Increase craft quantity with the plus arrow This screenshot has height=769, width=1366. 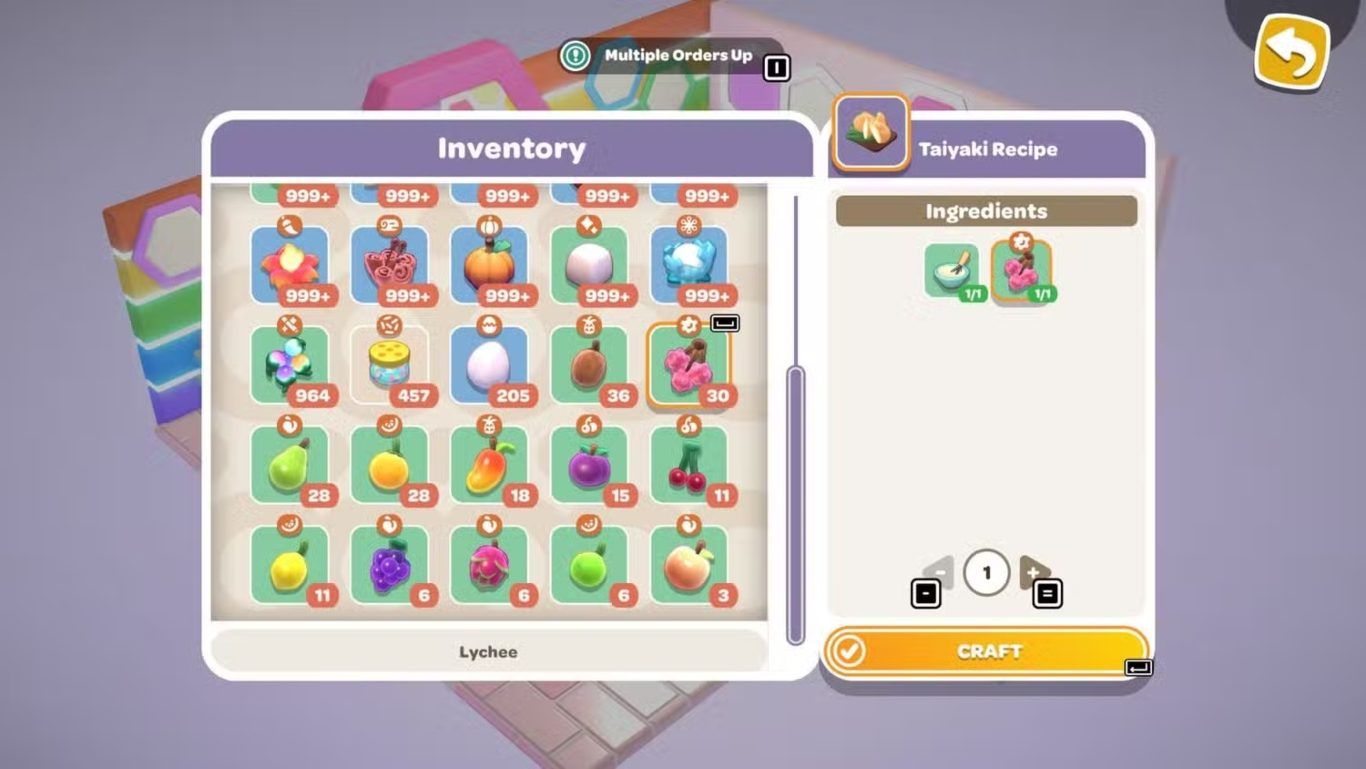pos(1034,573)
